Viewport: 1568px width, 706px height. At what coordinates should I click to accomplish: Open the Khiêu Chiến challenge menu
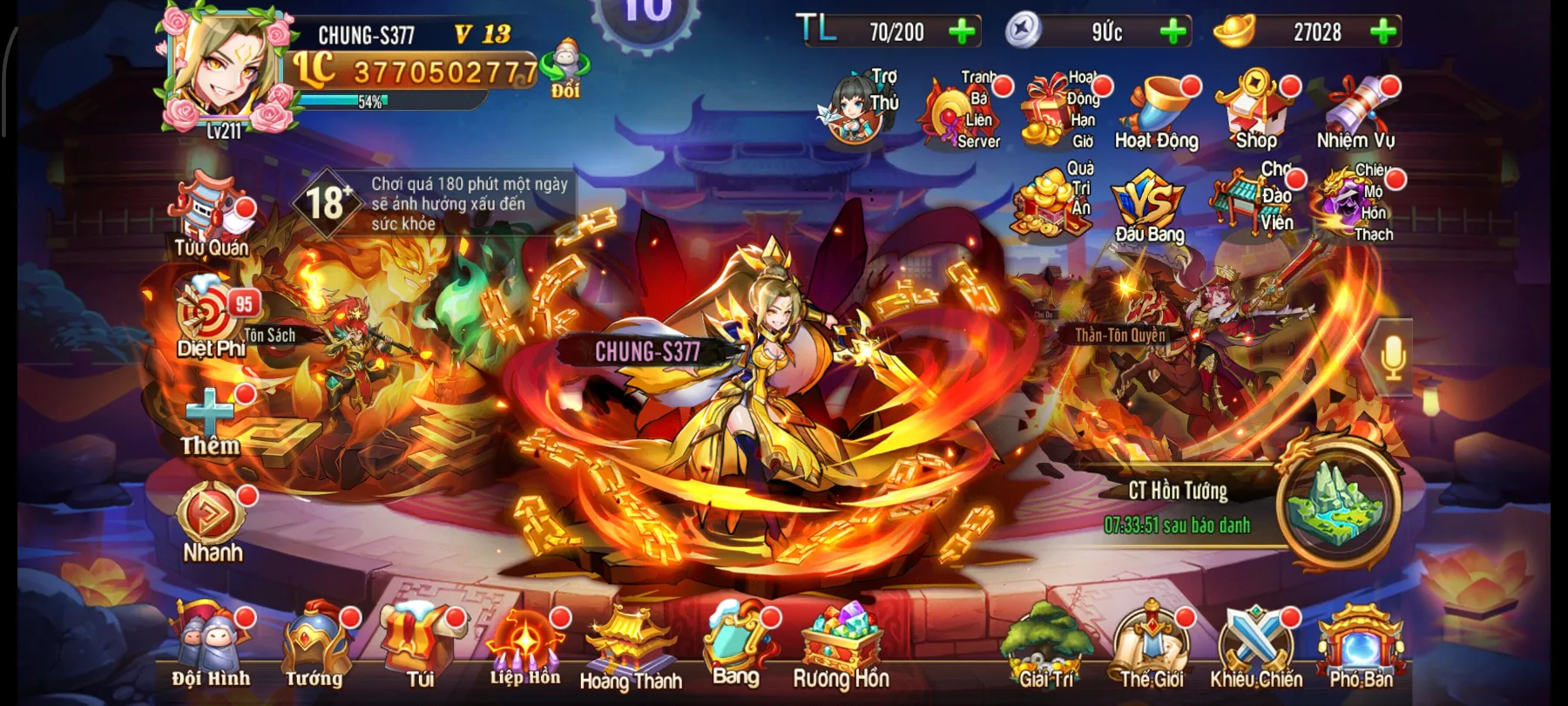click(1256, 647)
